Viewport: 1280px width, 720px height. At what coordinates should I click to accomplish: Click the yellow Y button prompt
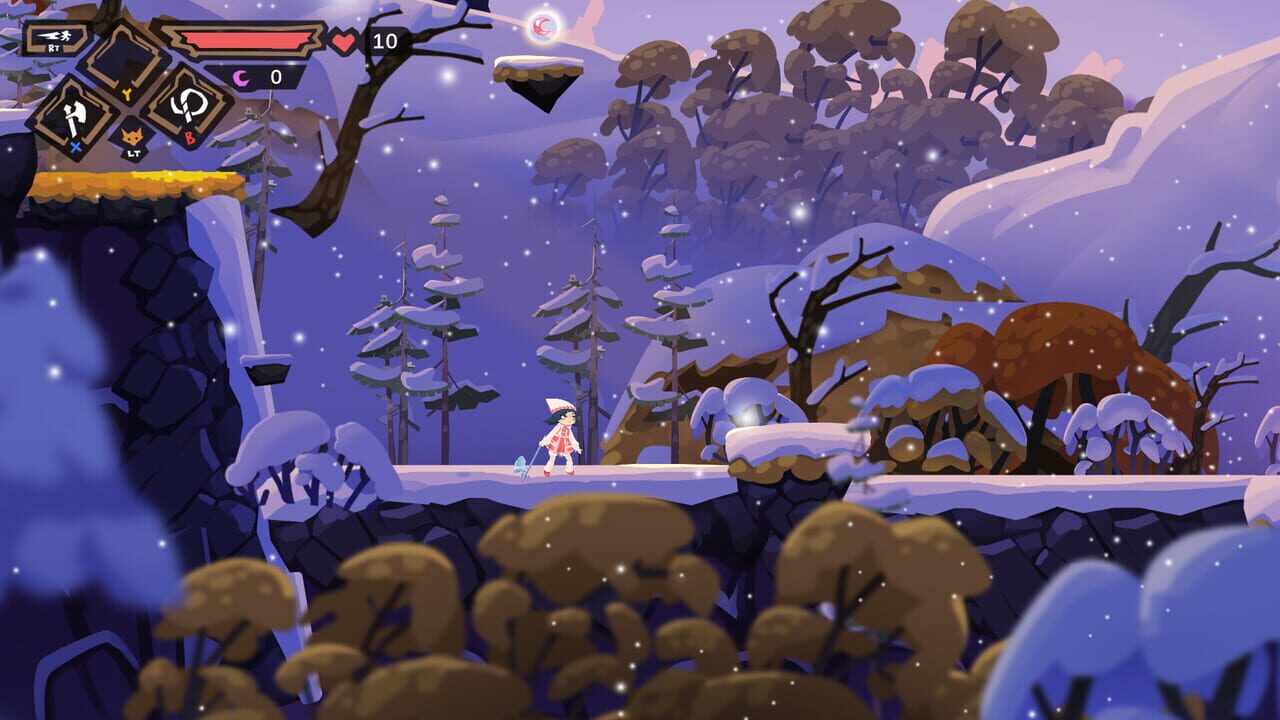click(128, 92)
